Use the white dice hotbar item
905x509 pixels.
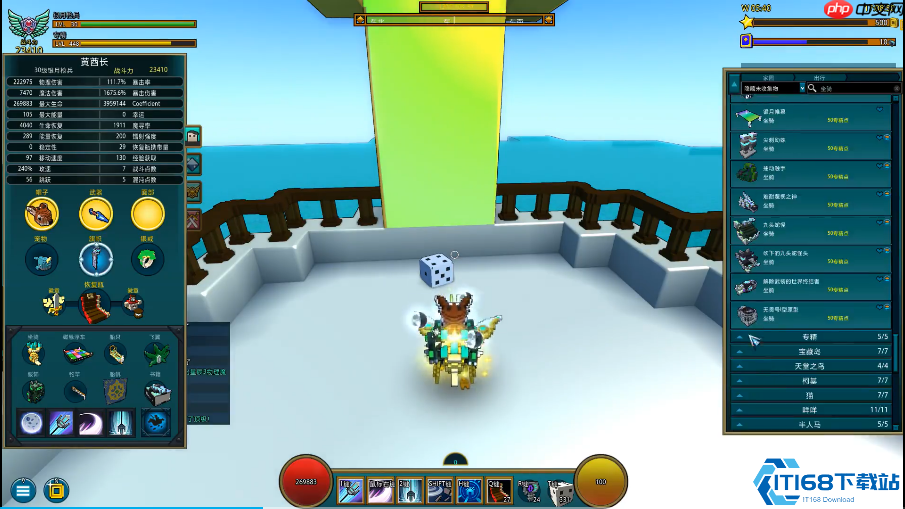coord(562,490)
